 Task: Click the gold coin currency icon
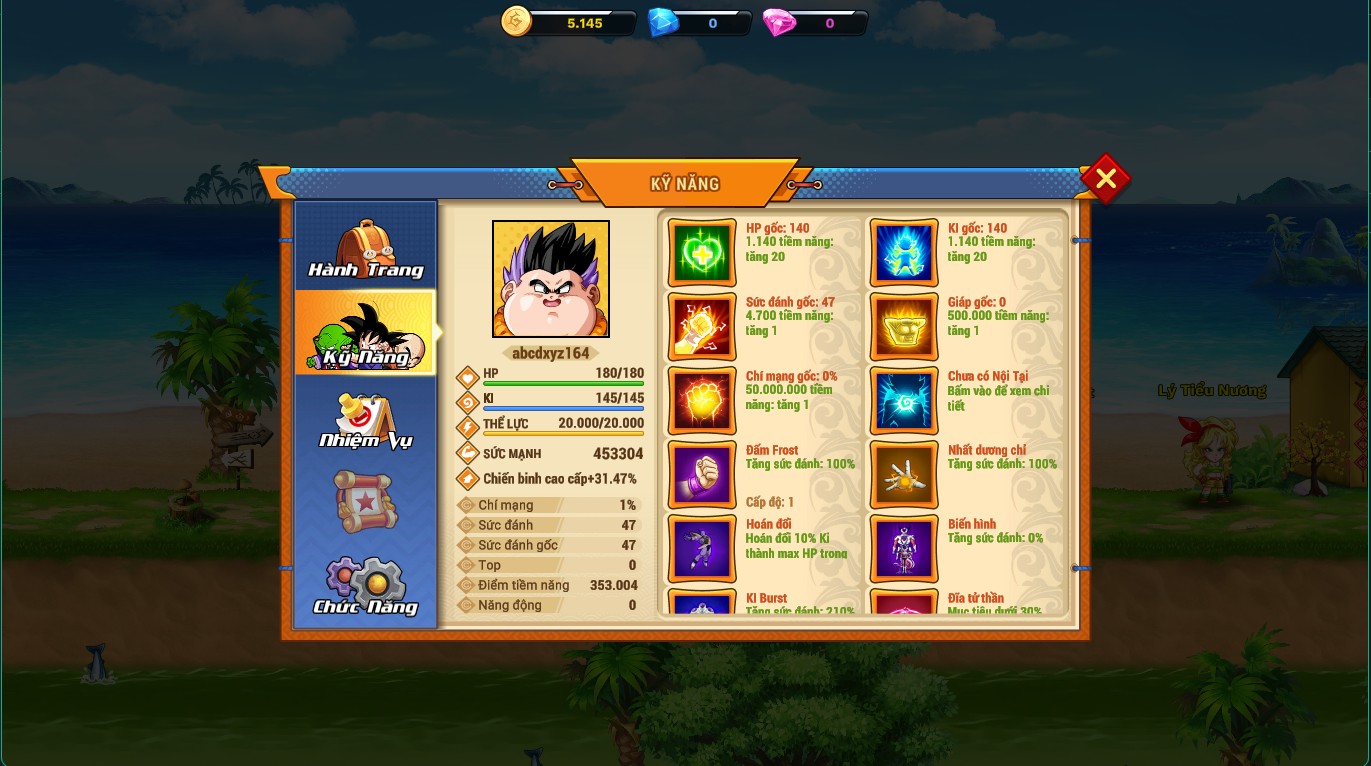click(517, 22)
